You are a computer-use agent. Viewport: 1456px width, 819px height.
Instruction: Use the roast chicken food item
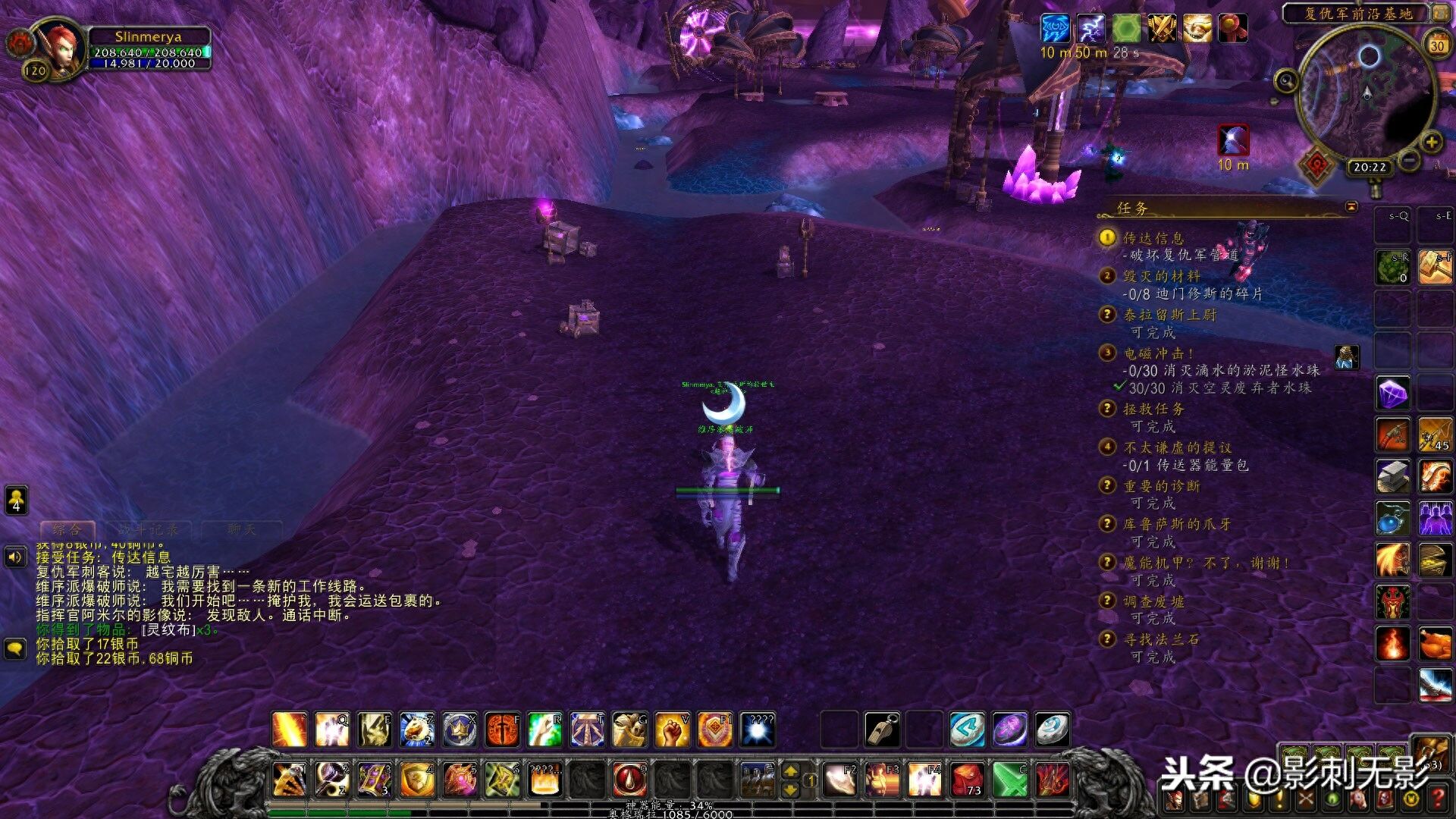1436,644
